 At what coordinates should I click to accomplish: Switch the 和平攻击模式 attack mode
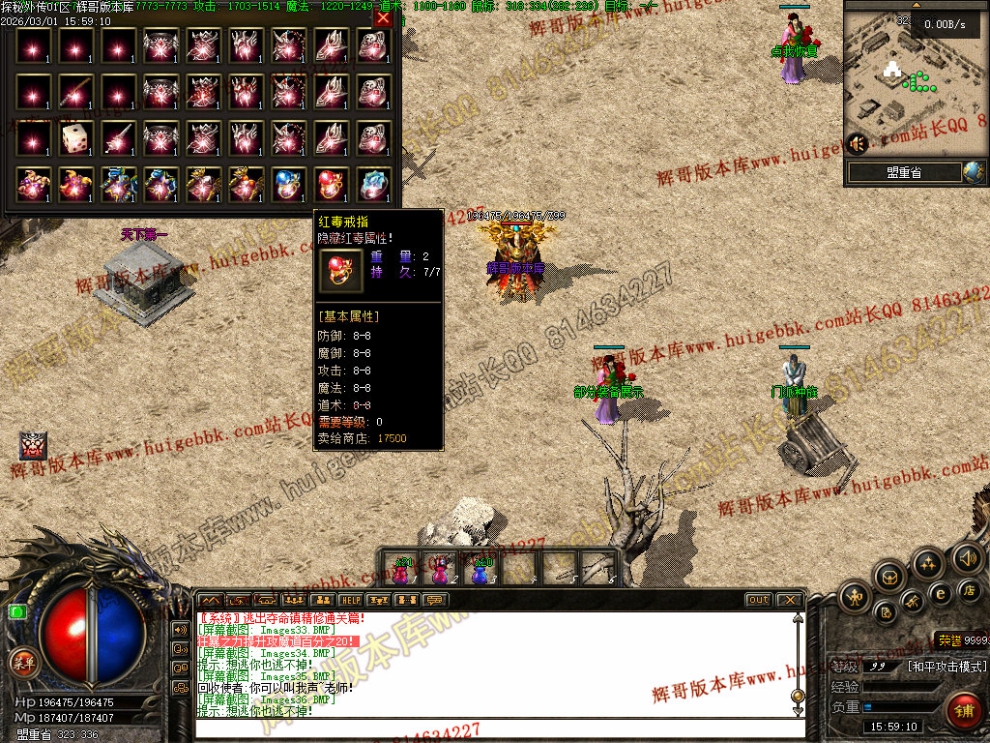[946, 666]
